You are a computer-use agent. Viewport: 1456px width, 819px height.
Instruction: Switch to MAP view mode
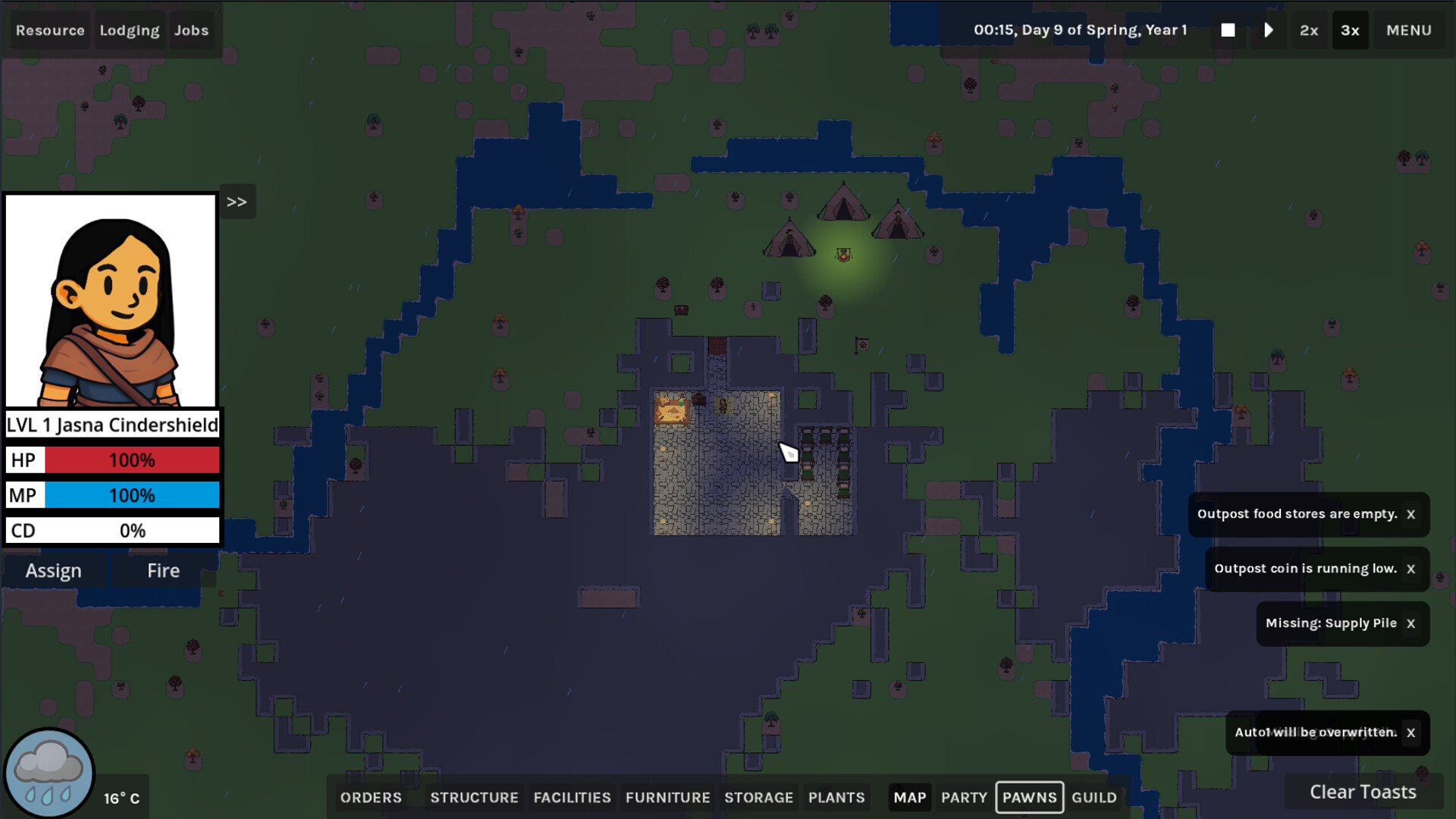coord(909,797)
